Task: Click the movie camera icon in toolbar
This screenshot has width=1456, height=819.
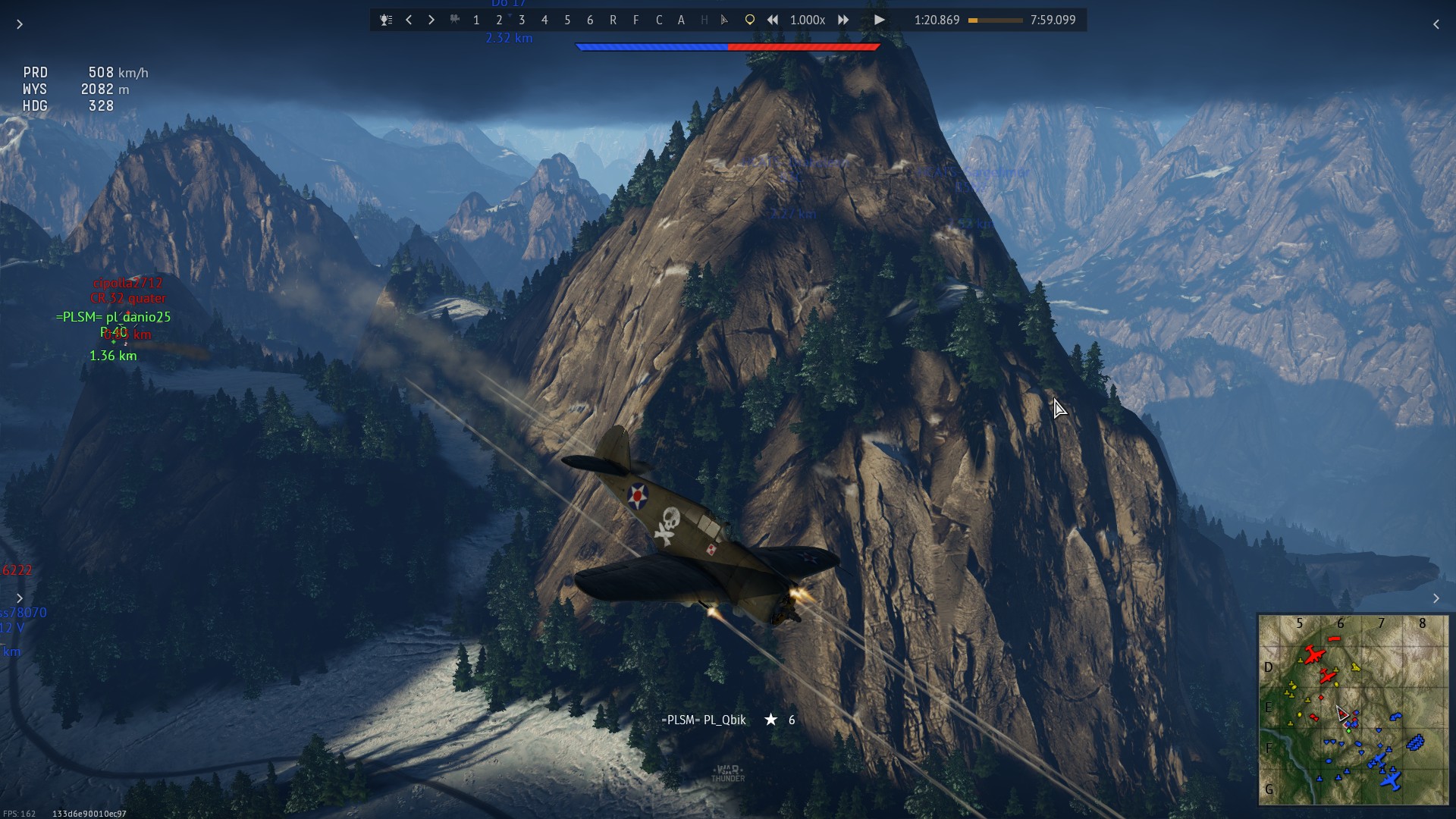Action: 454,20
